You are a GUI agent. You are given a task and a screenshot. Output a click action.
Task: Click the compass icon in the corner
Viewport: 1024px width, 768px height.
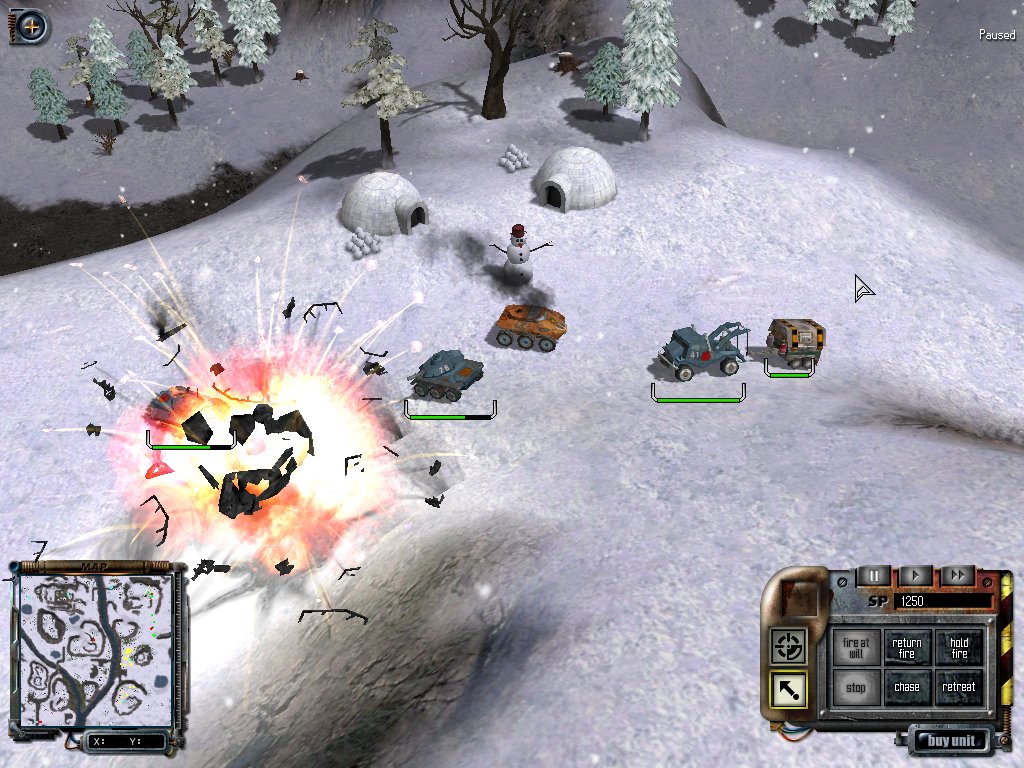pos(31,26)
